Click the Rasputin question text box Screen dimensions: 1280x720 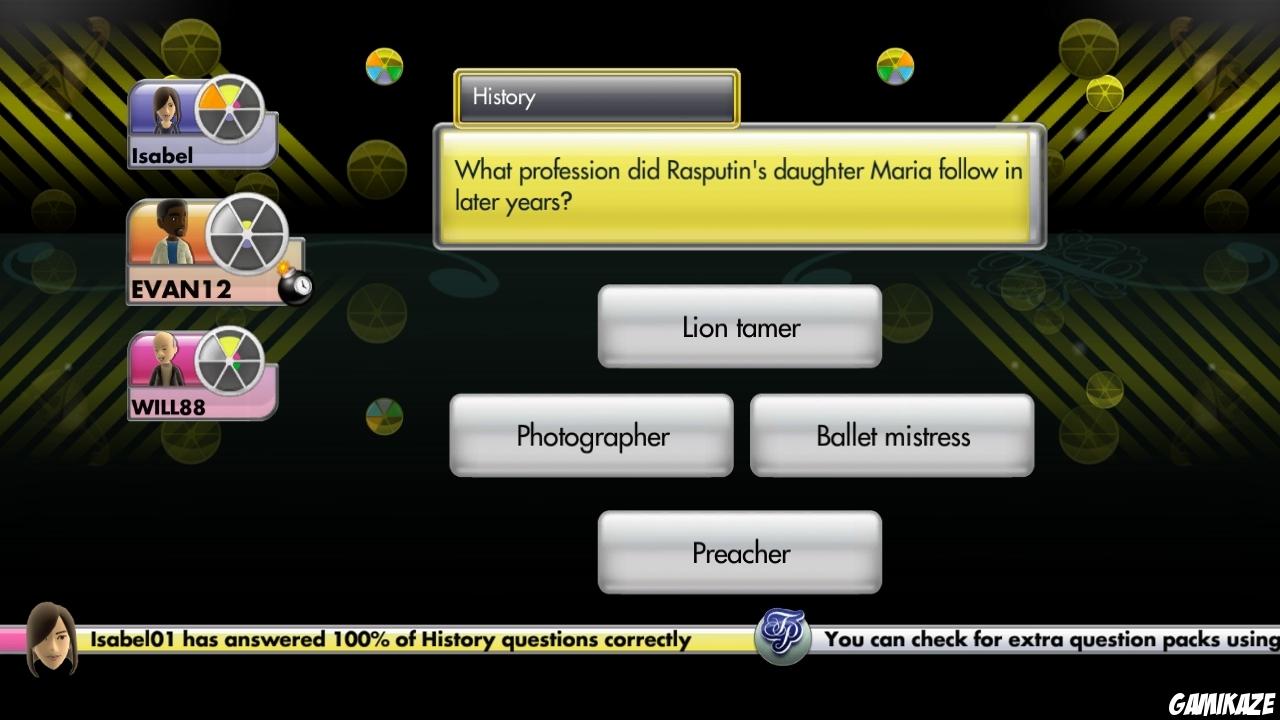739,186
